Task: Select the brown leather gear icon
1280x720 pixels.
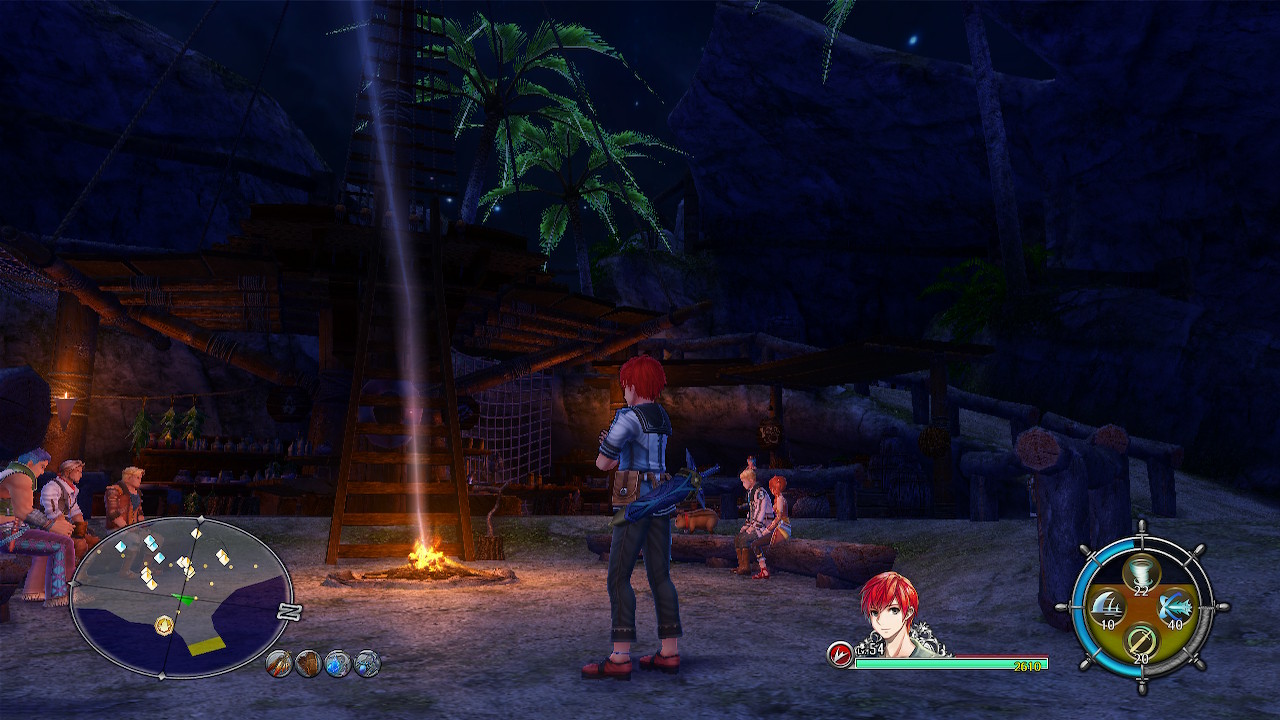Action: pyautogui.click(x=308, y=663)
